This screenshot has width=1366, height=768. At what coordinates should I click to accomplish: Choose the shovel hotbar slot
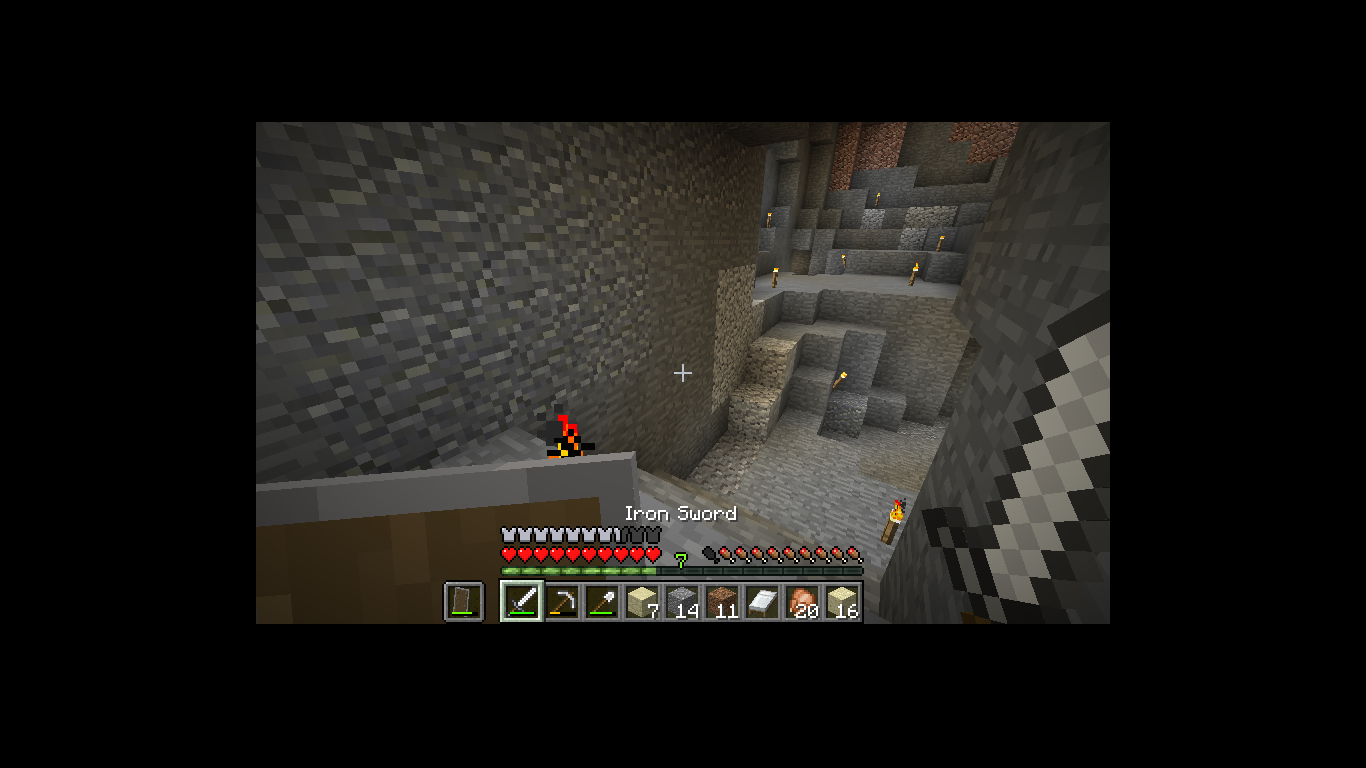tap(602, 601)
